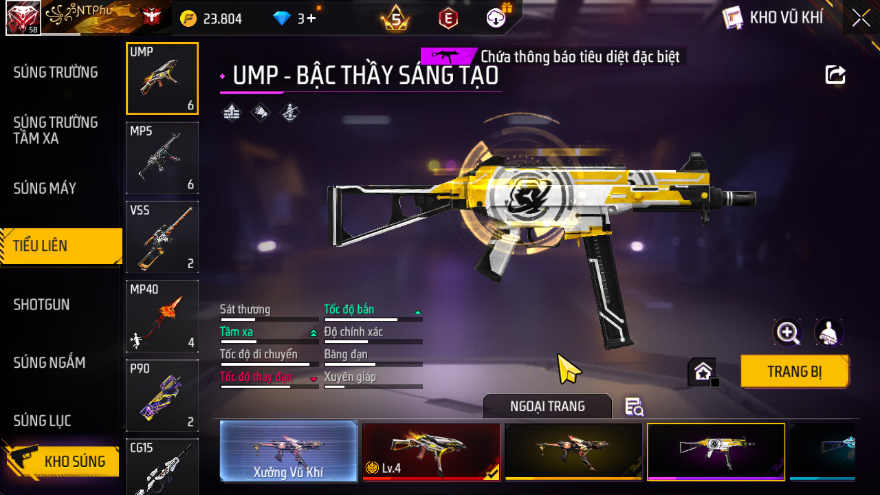880x495 pixels.
Task: Pick the MP40 weapon slot
Action: [x=162, y=316]
